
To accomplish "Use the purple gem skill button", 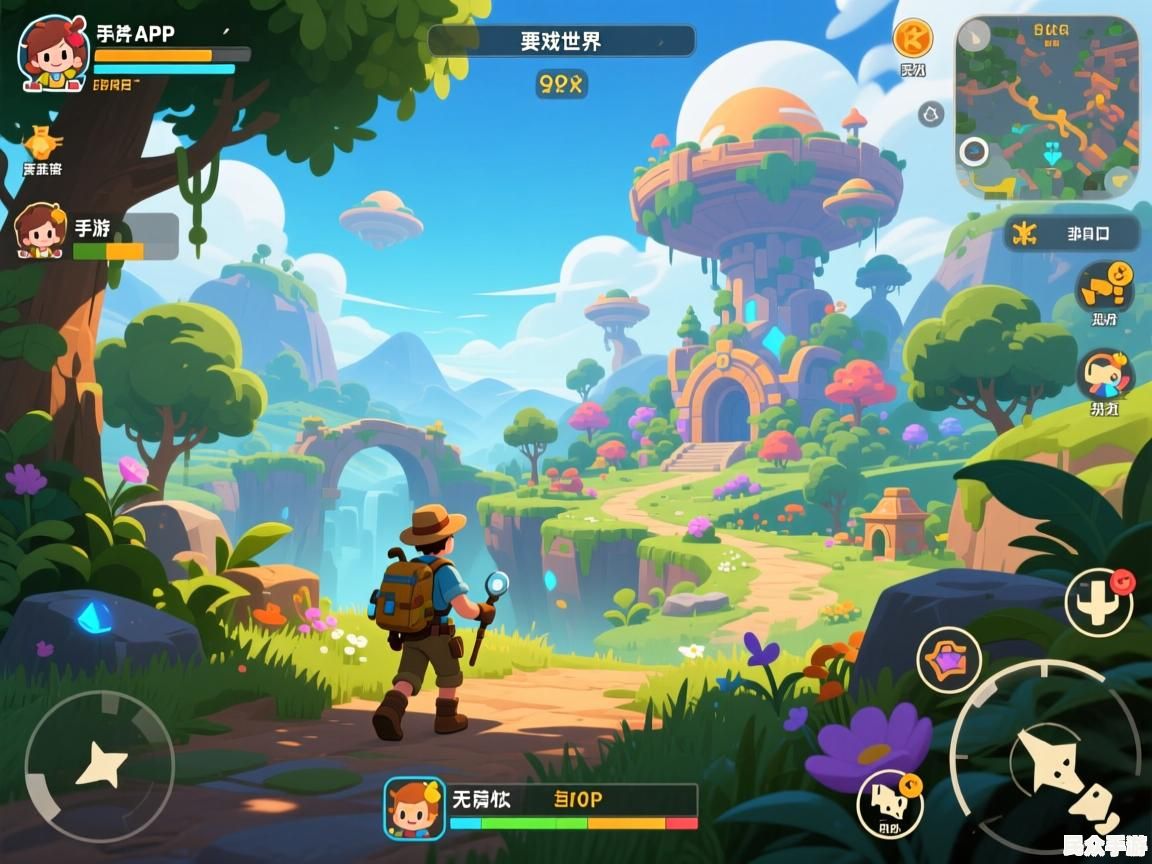I will tap(948, 660).
